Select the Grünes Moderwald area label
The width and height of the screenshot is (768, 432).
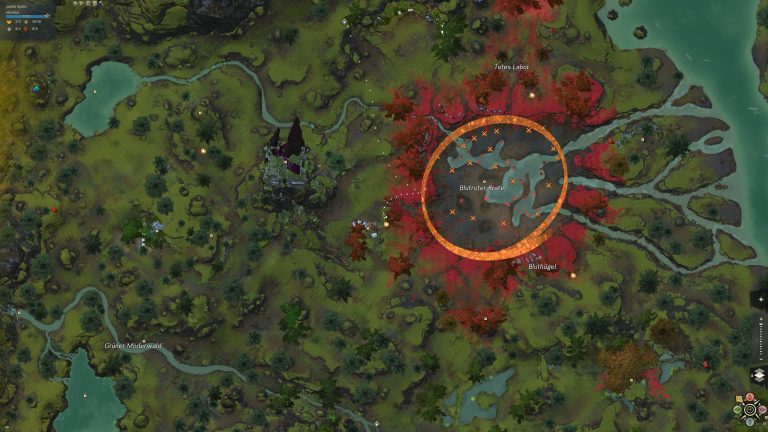point(133,345)
